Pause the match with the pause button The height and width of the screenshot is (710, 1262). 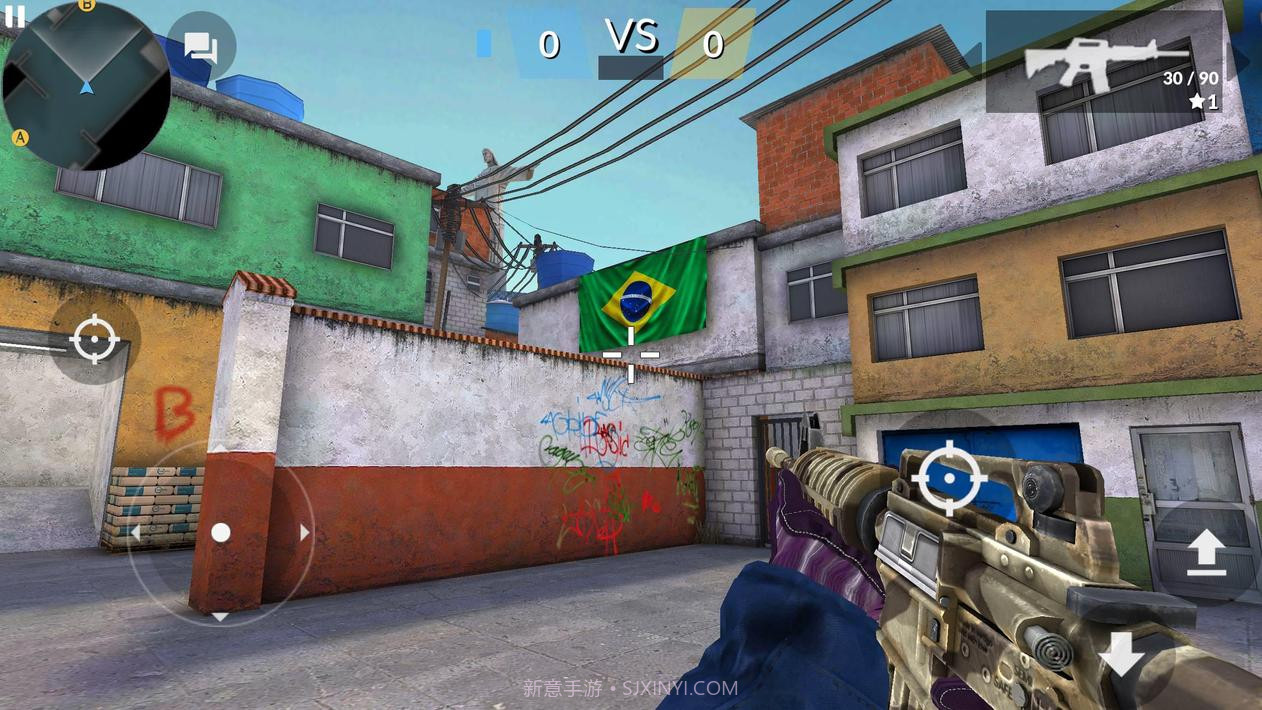point(14,15)
